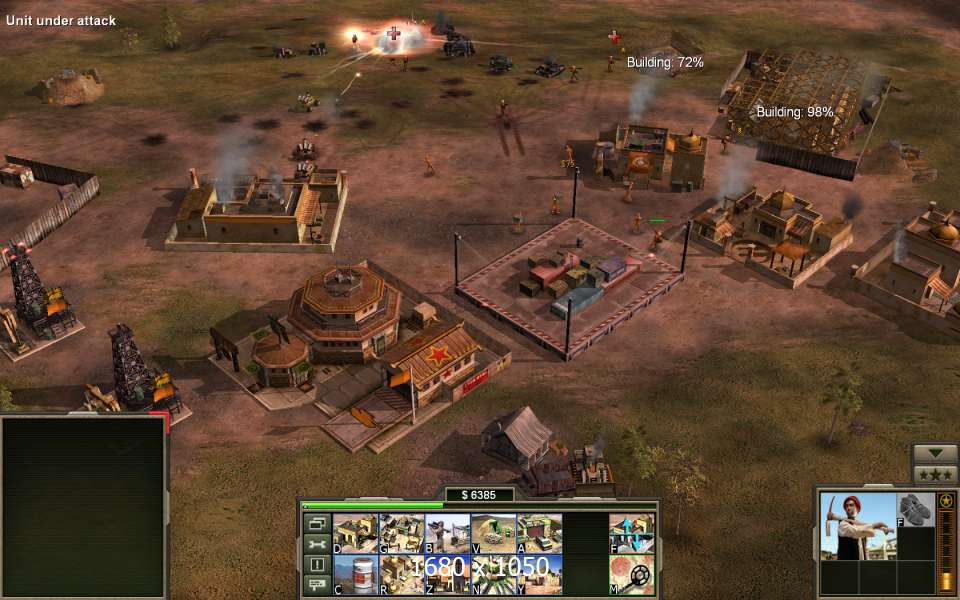Click the exclamation mark button
The image size is (960, 600).
tap(317, 565)
